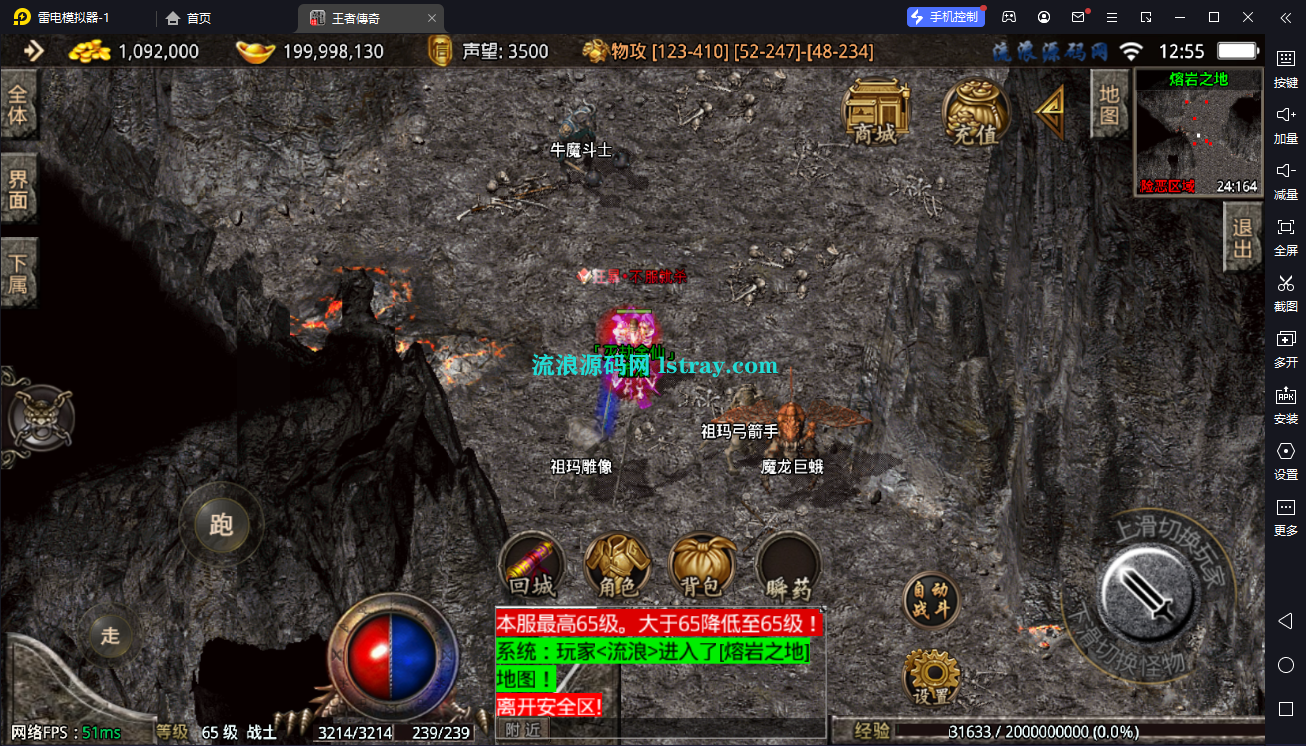Toggle the 走 walk button
1306x746 pixels.
tap(110, 634)
